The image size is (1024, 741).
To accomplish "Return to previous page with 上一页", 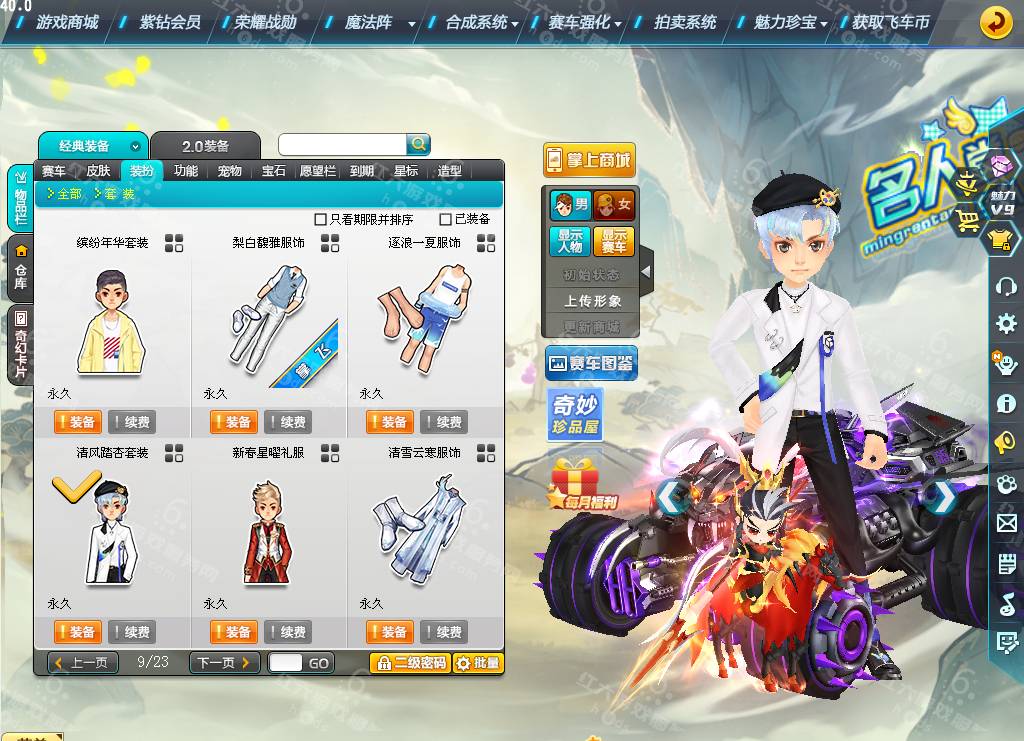I will [x=84, y=663].
